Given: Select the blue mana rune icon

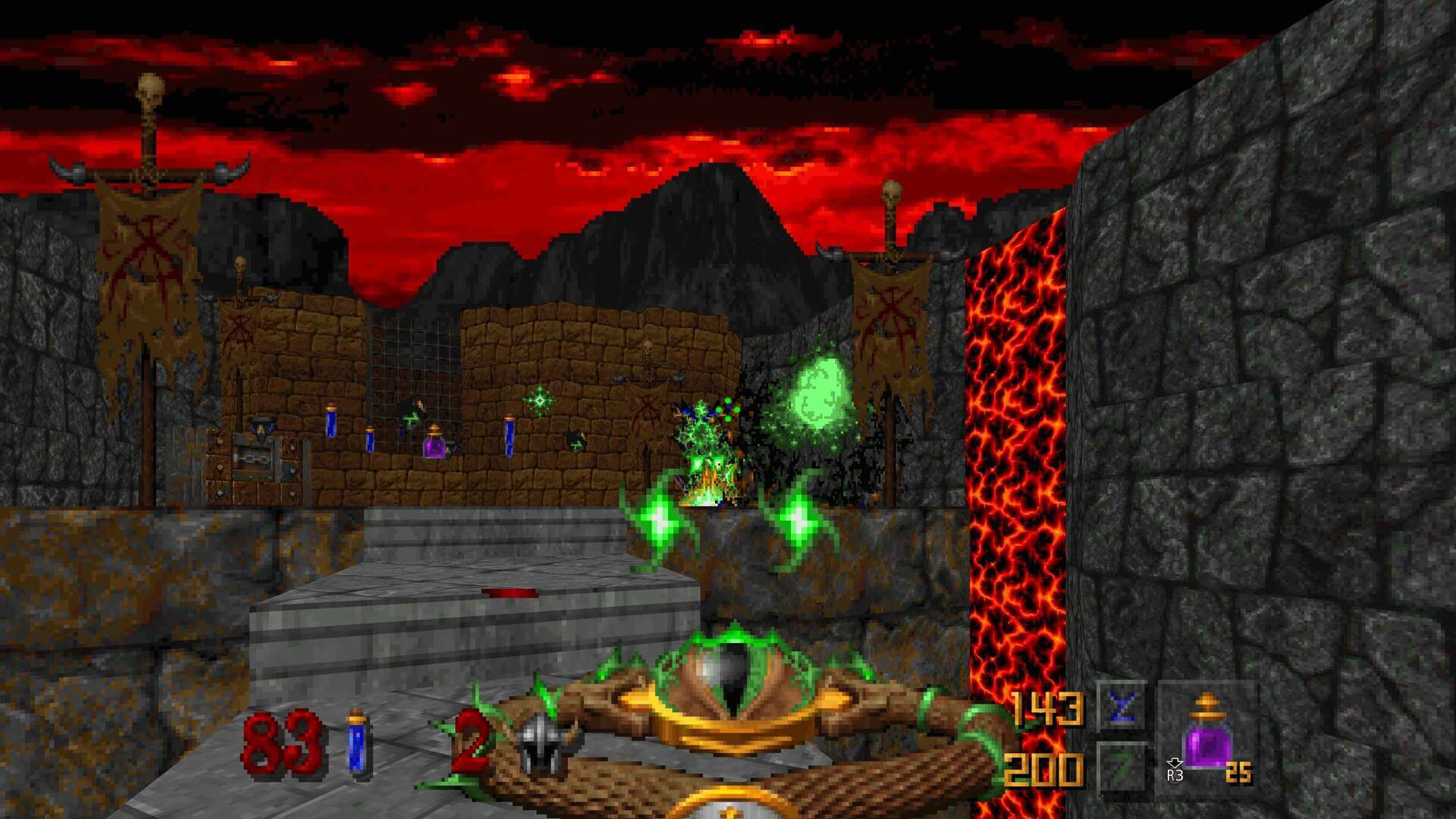Looking at the screenshot, I should (x=1121, y=709).
